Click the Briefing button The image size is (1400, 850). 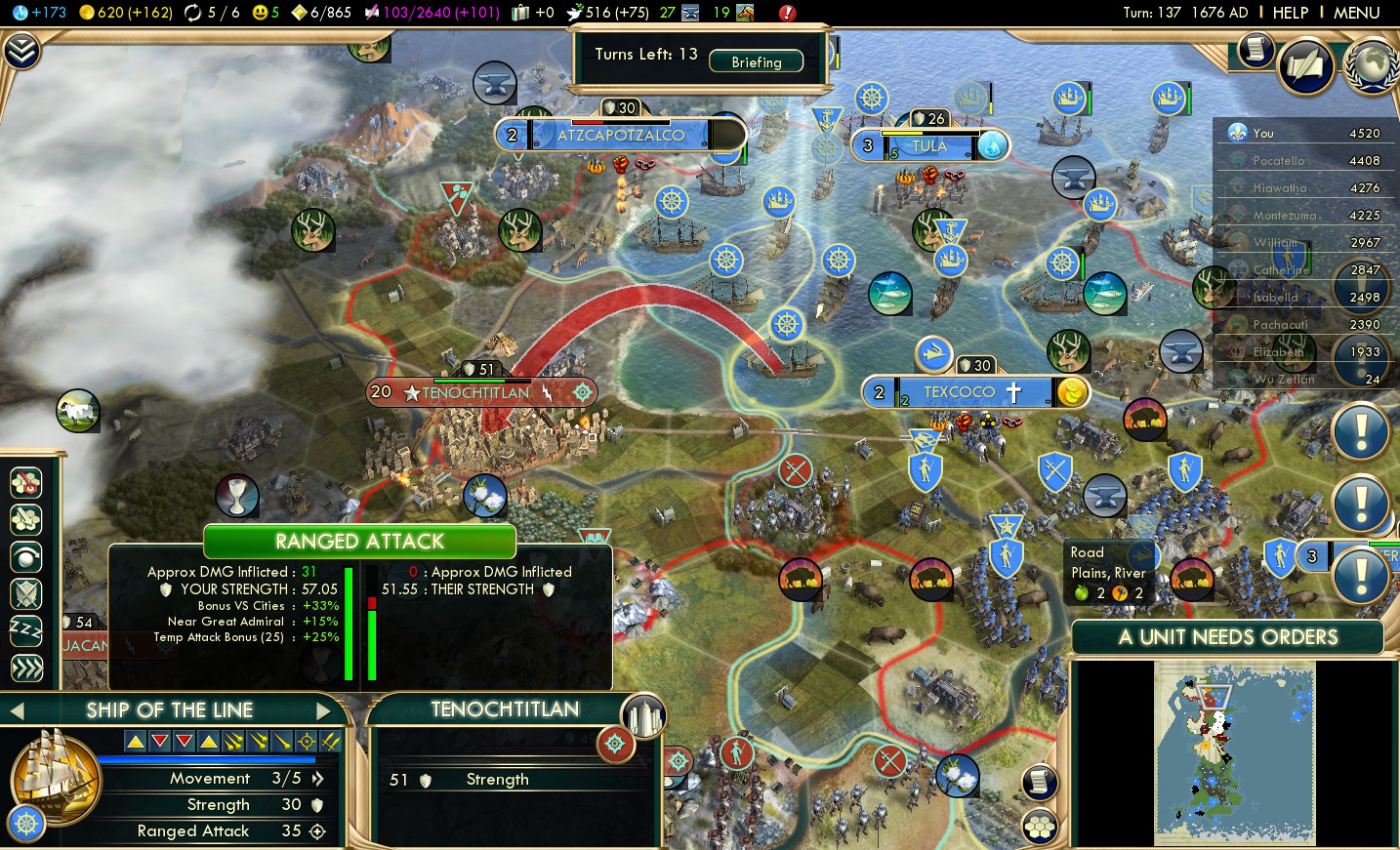(756, 61)
